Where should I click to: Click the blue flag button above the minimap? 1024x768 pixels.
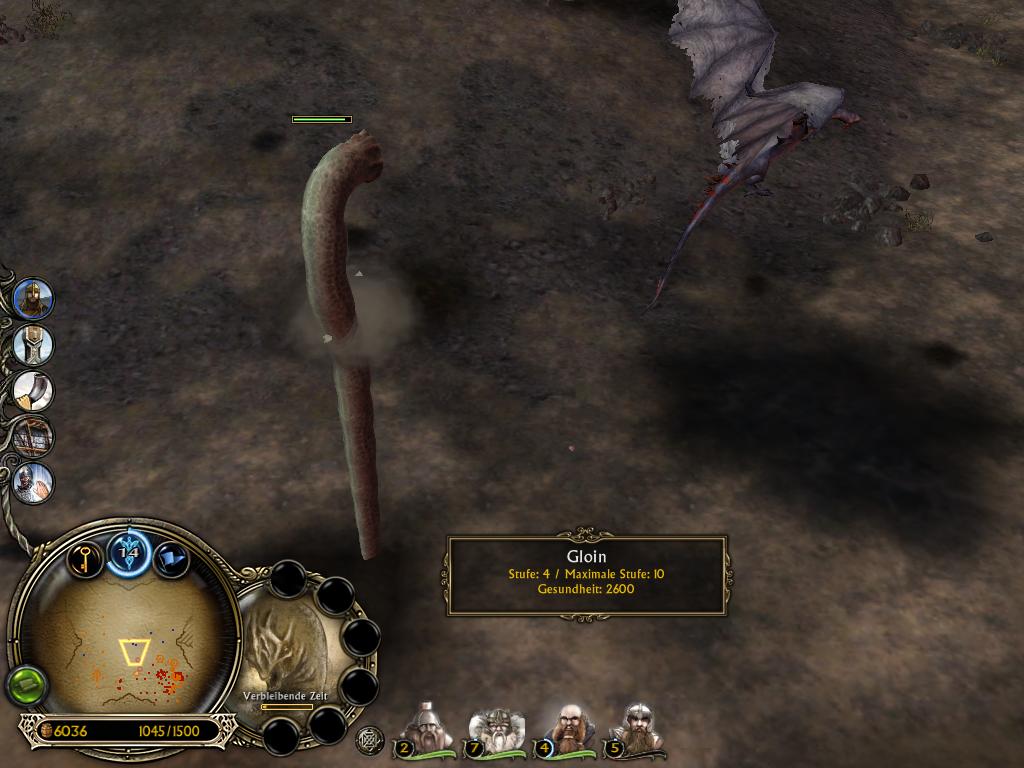(x=171, y=558)
